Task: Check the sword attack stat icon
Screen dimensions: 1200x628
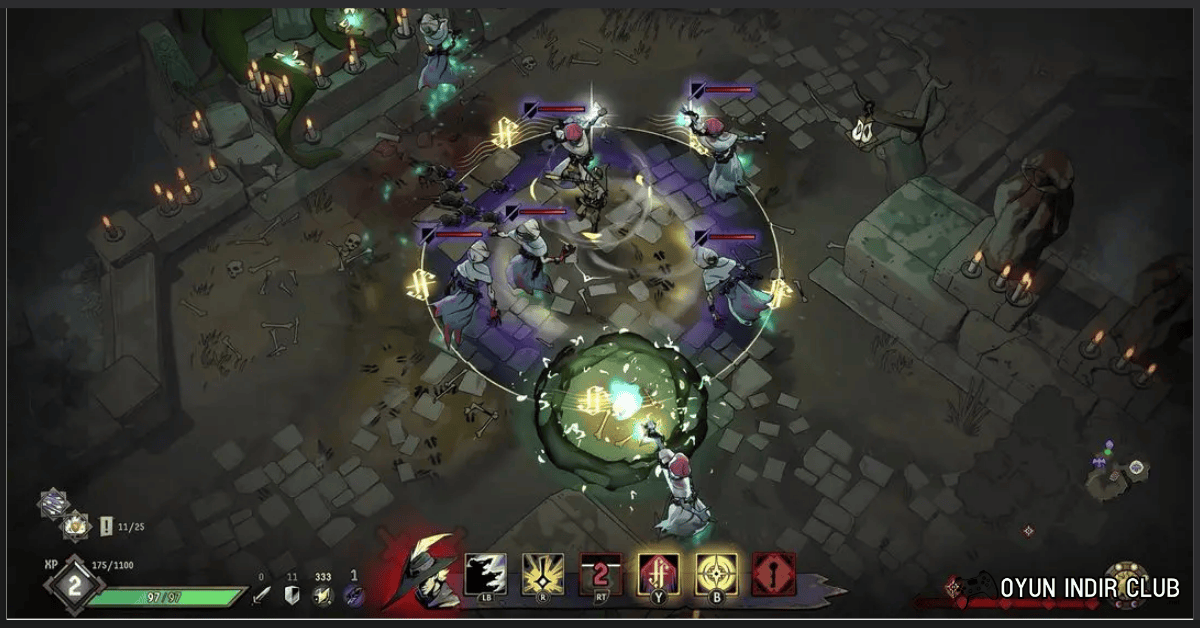Action: [x=261, y=595]
